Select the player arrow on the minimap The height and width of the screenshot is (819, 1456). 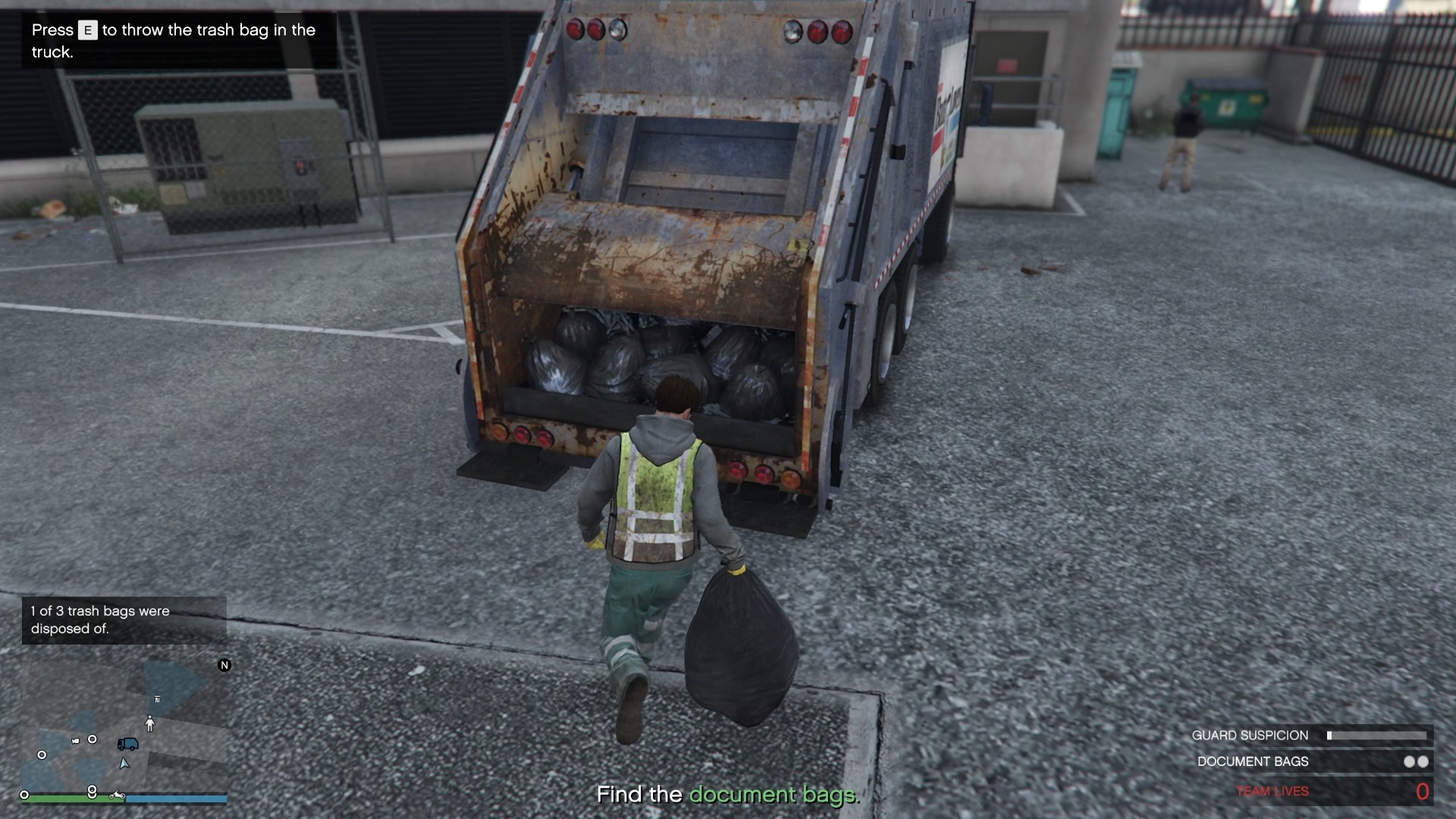click(124, 764)
